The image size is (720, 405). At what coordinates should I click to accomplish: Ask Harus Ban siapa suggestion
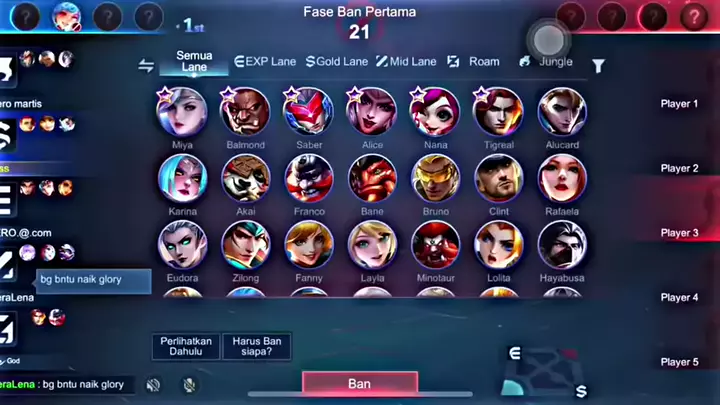256,346
